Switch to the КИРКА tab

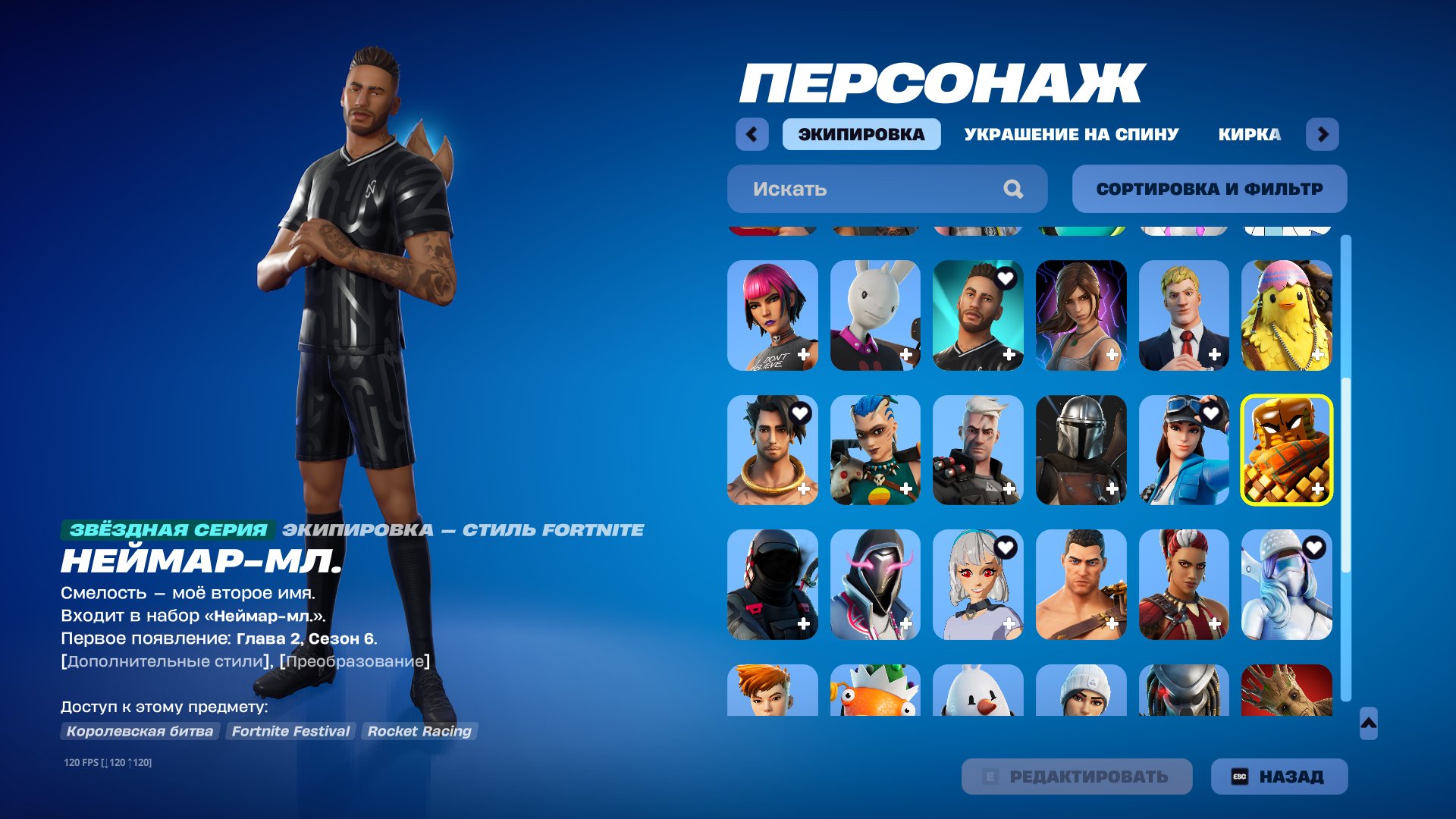pos(1249,134)
